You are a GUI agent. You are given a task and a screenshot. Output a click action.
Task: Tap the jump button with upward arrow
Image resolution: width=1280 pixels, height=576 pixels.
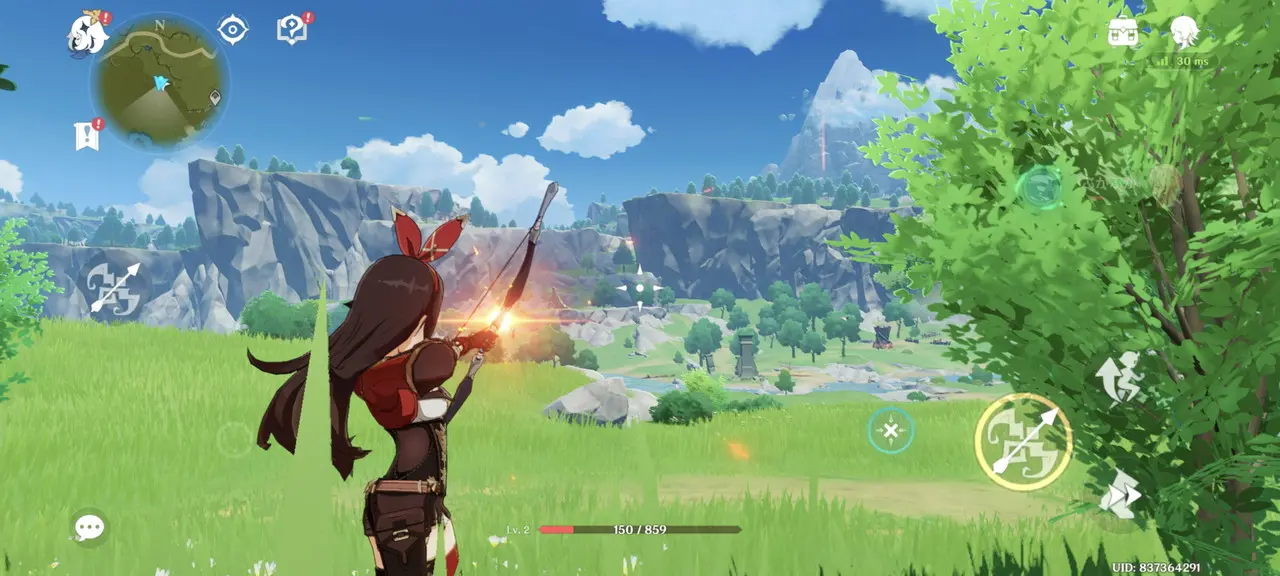[x=1118, y=378]
